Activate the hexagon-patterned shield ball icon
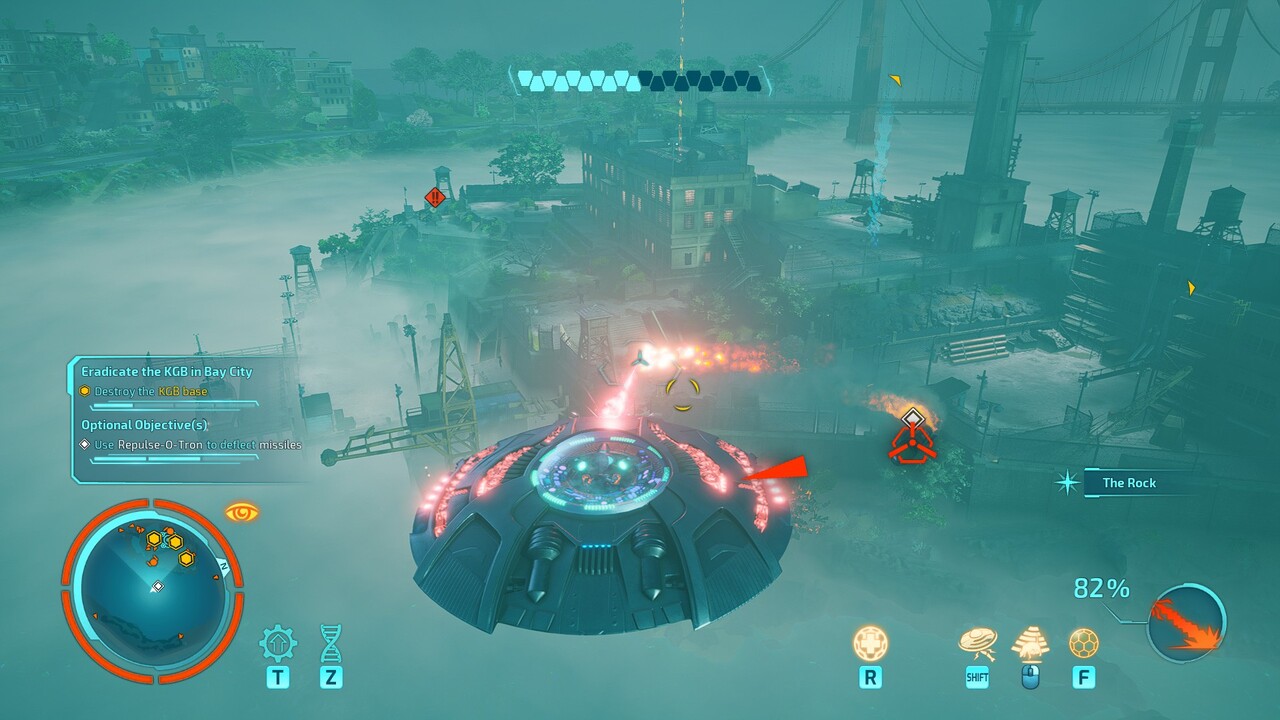The height and width of the screenshot is (720, 1280). 1083,643
